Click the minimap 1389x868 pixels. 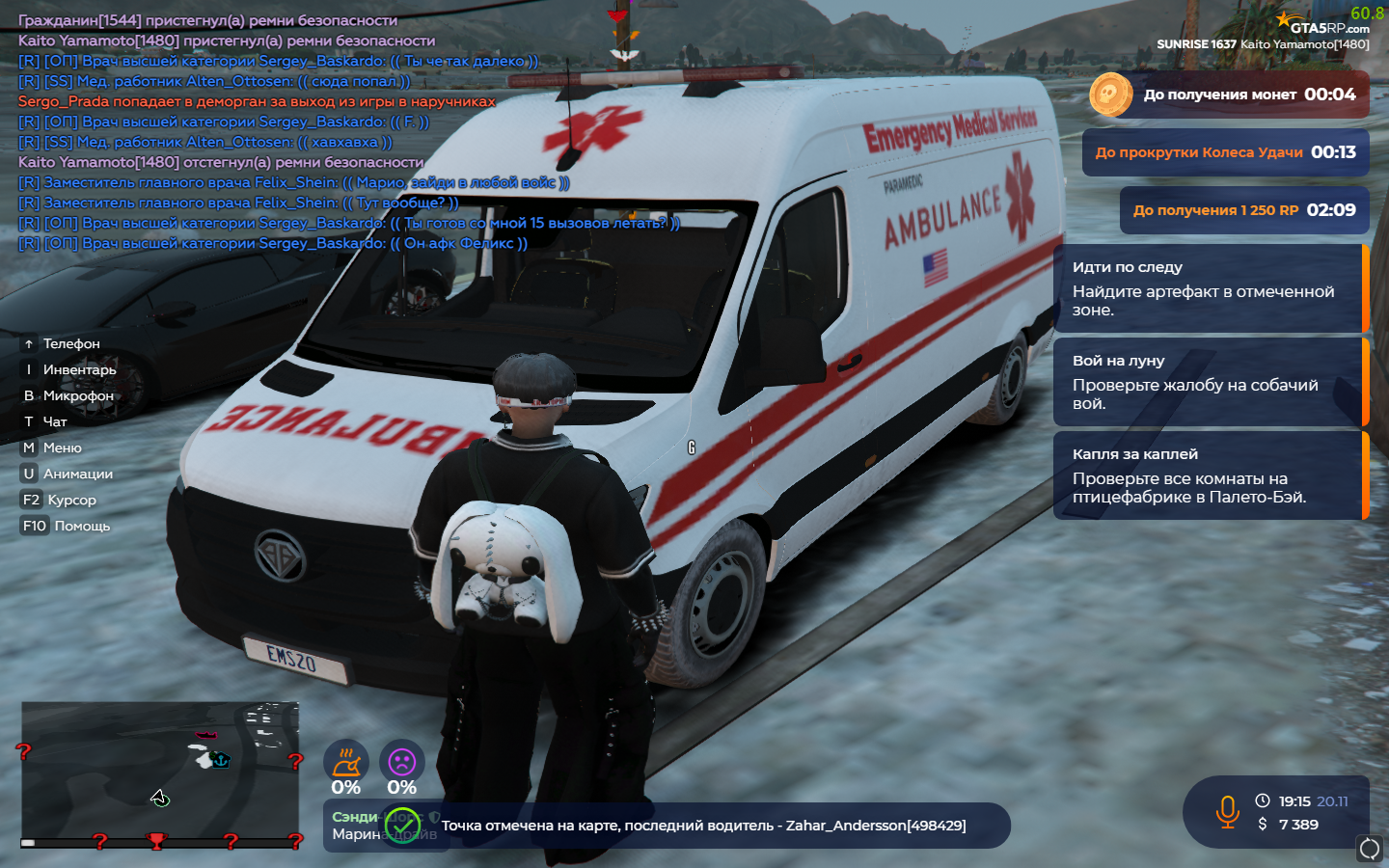coord(160,772)
